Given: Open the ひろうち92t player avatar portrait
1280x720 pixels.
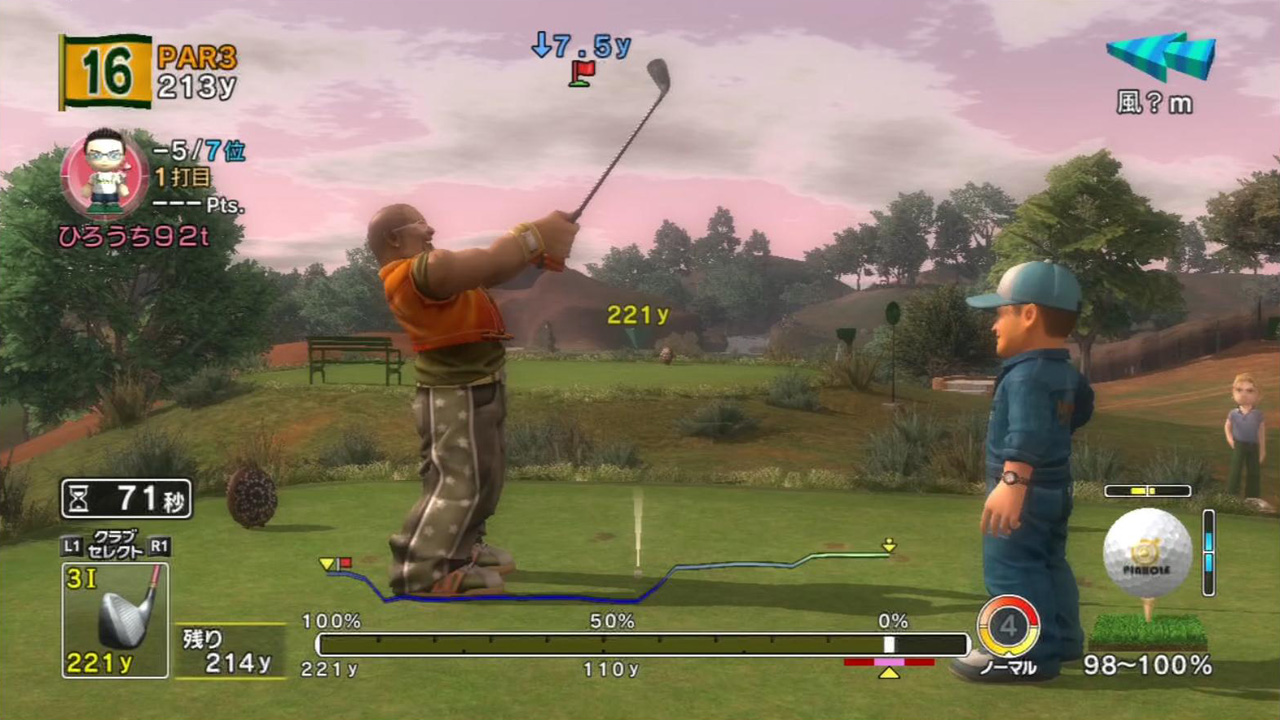Looking at the screenshot, I should (104, 174).
